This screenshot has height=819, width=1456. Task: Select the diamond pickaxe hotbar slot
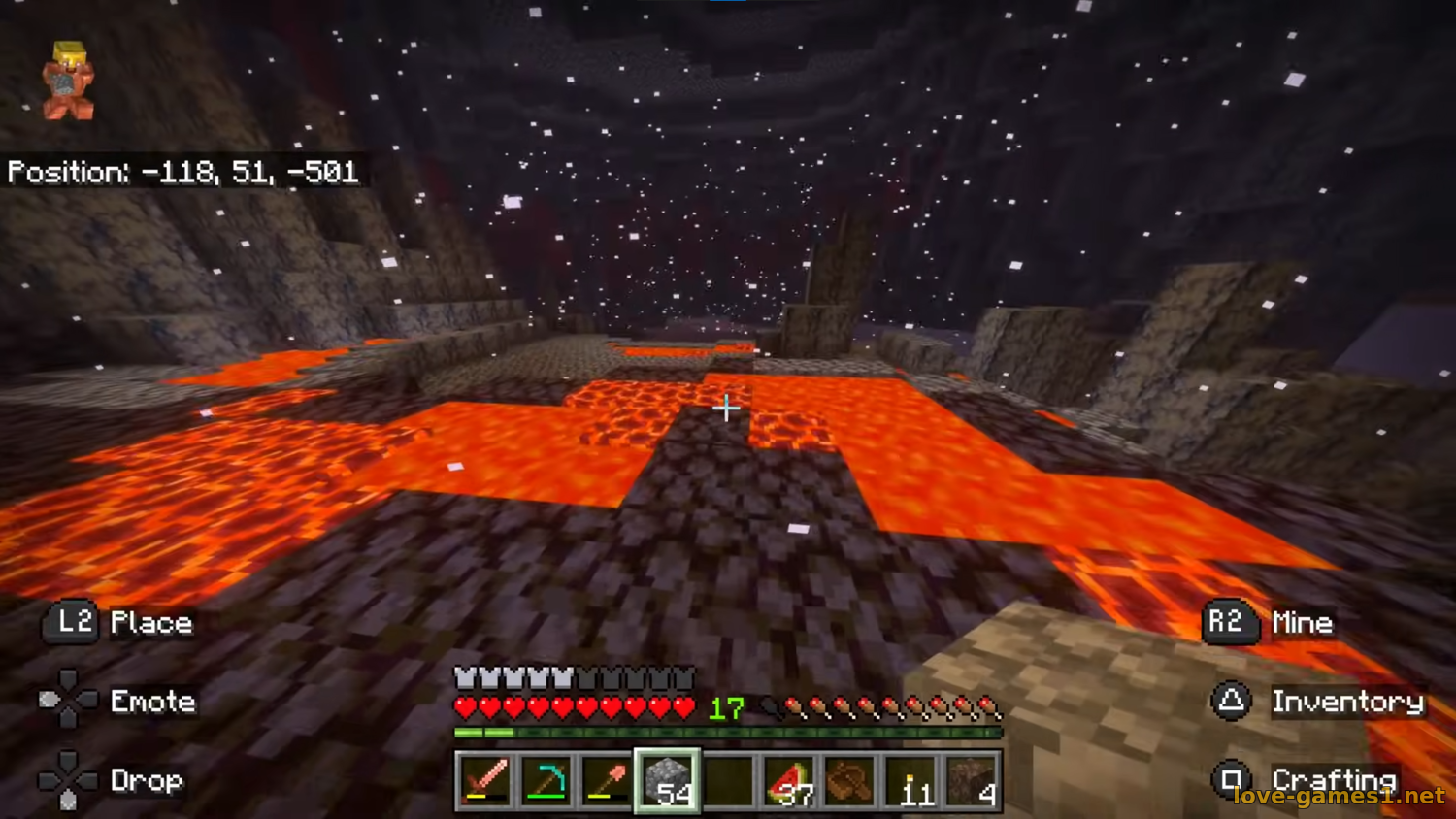(x=546, y=780)
